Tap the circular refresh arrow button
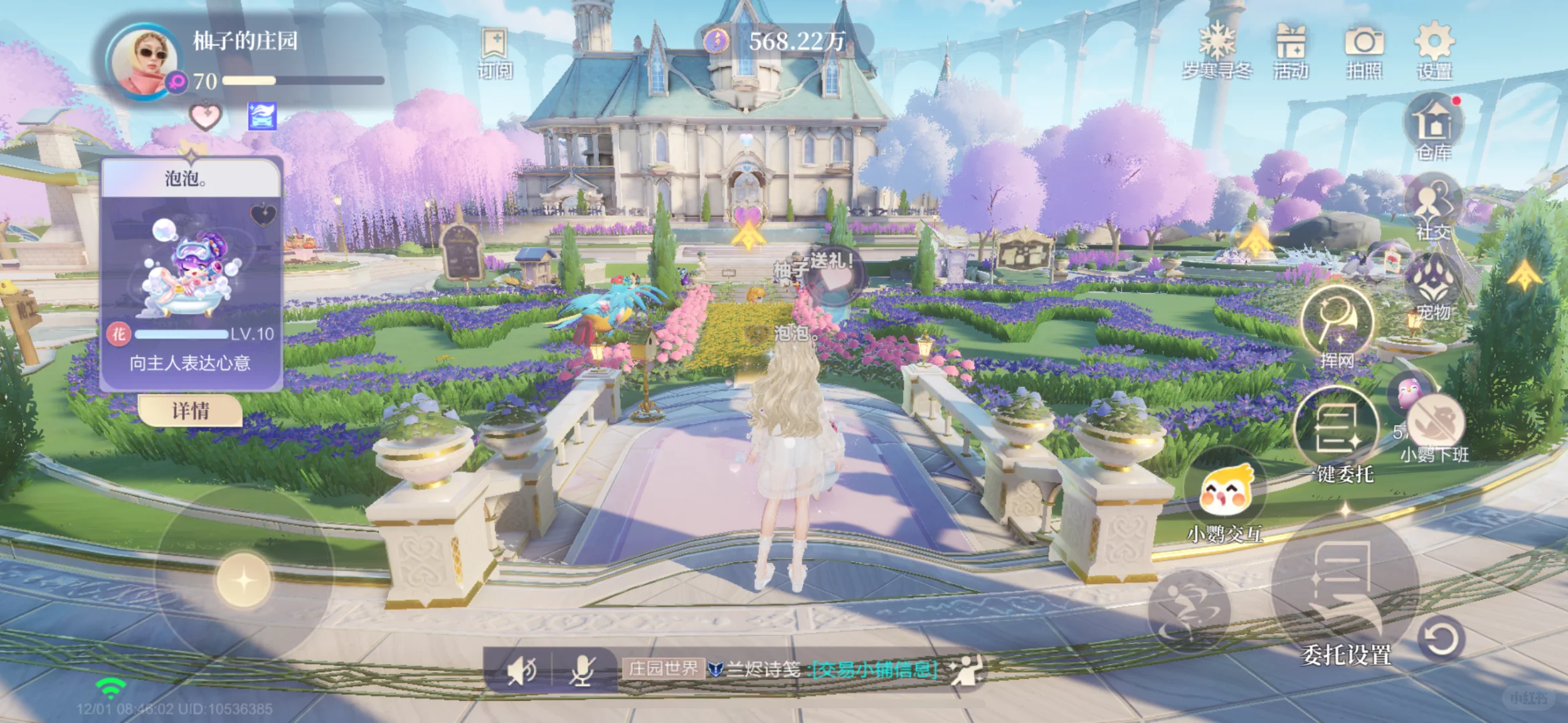Image resolution: width=1568 pixels, height=723 pixels. (x=1441, y=639)
